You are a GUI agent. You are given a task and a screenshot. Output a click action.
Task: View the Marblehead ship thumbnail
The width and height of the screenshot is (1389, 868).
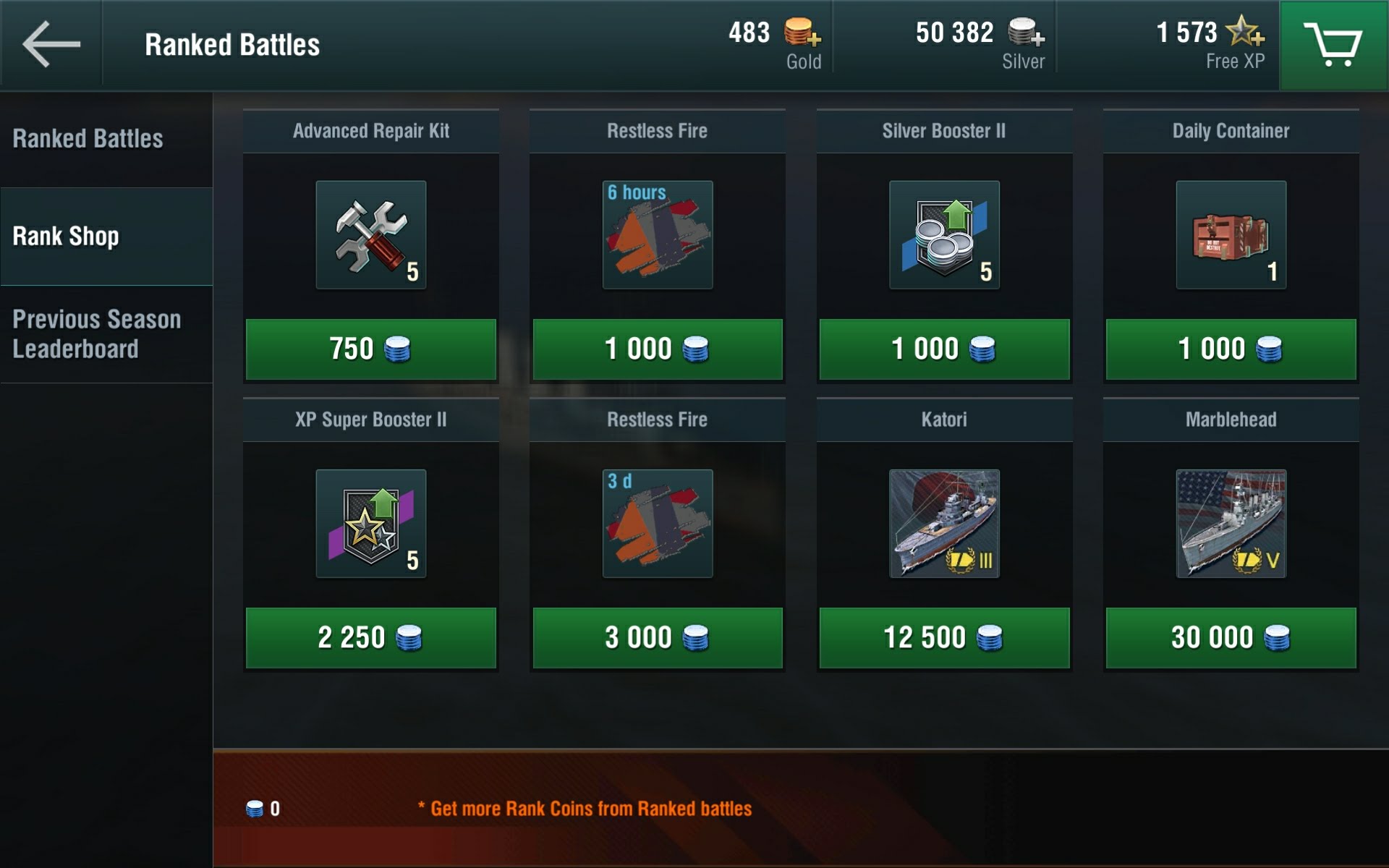point(1231,524)
